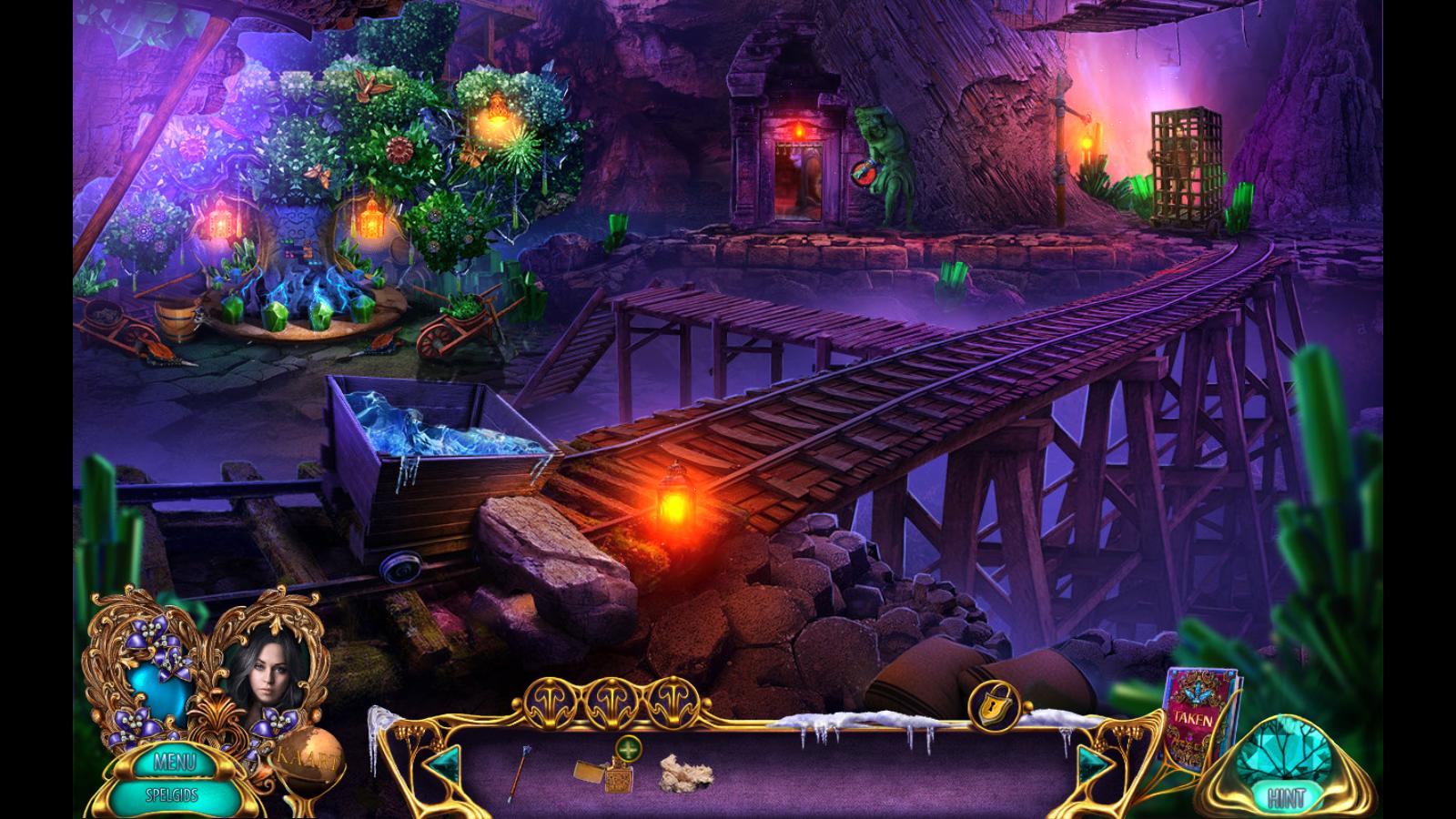This screenshot has height=819, width=1456.
Task: Open the MENU button
Action: pyautogui.click(x=173, y=763)
